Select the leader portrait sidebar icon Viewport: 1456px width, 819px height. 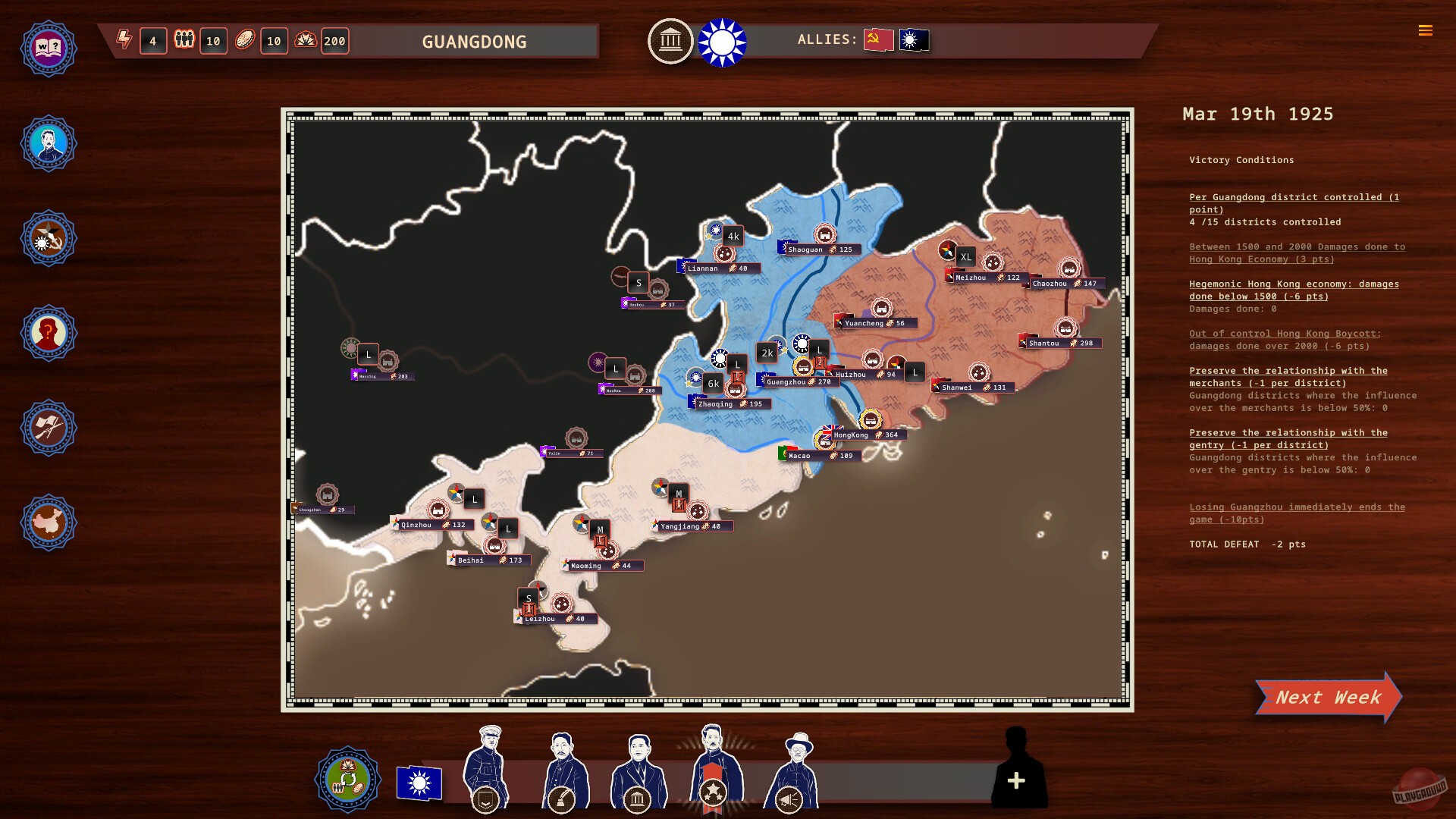pos(49,143)
